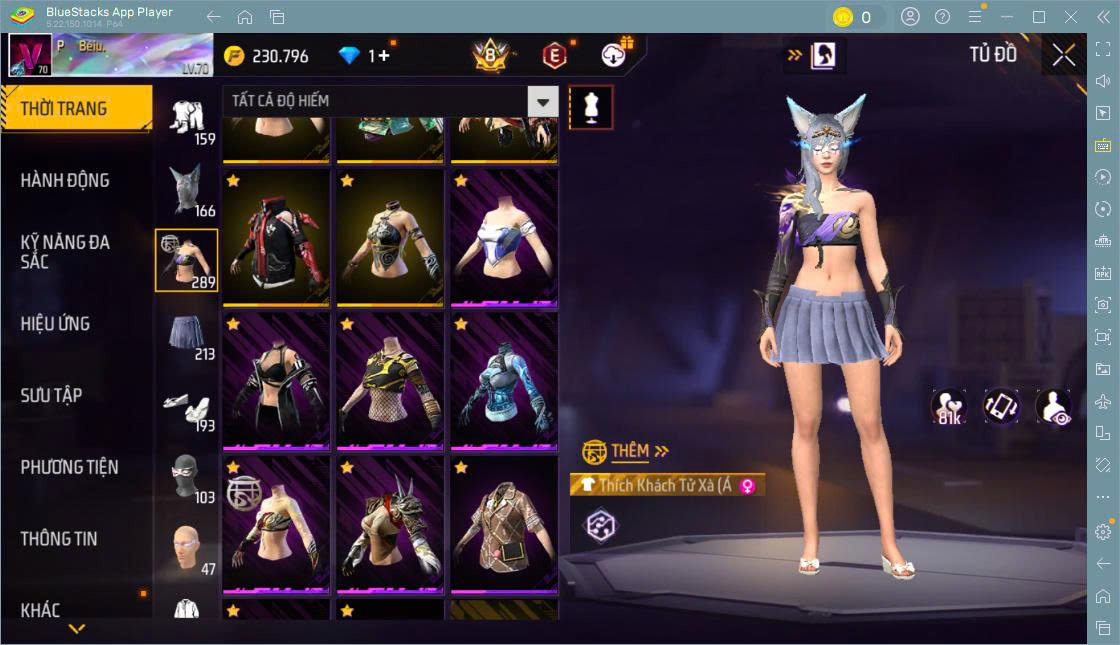This screenshot has height=645, width=1120.
Task: Select the black mask category
Action: pos(186,477)
